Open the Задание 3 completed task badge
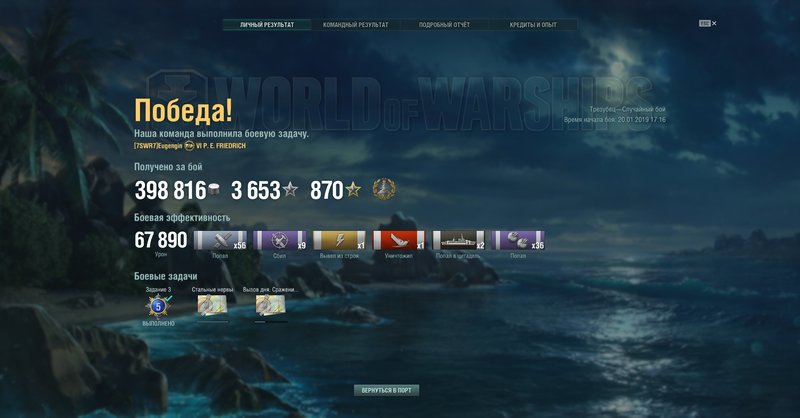 (x=157, y=306)
